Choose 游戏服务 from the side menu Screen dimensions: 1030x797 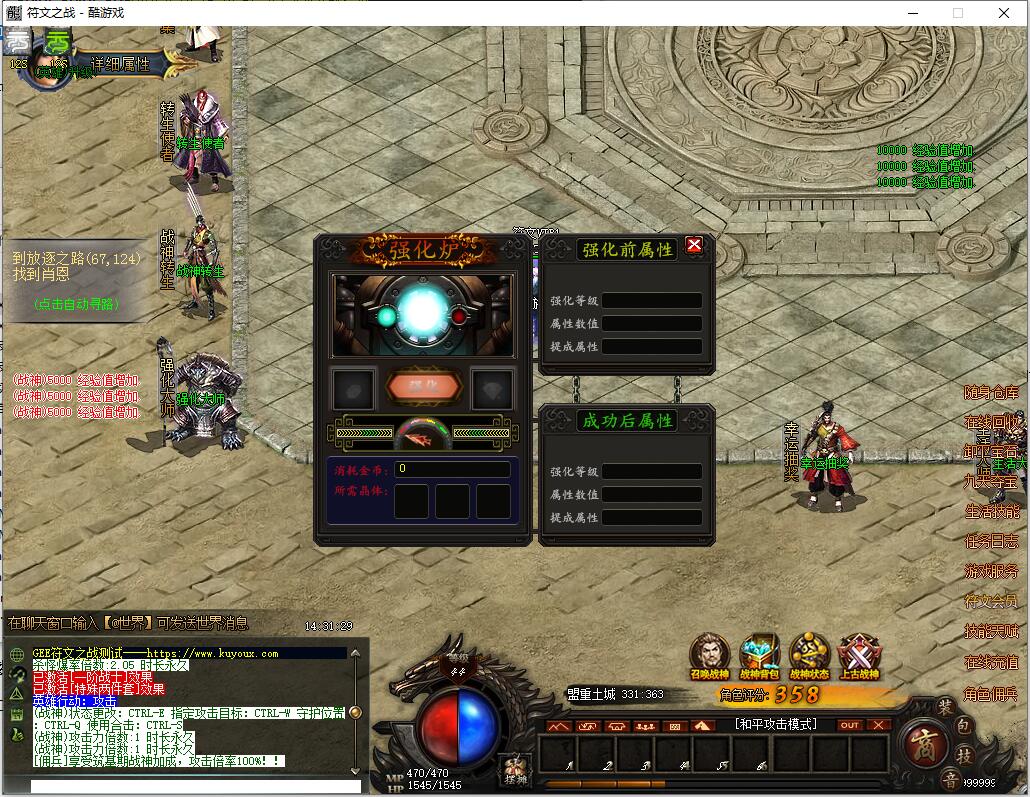click(x=991, y=571)
